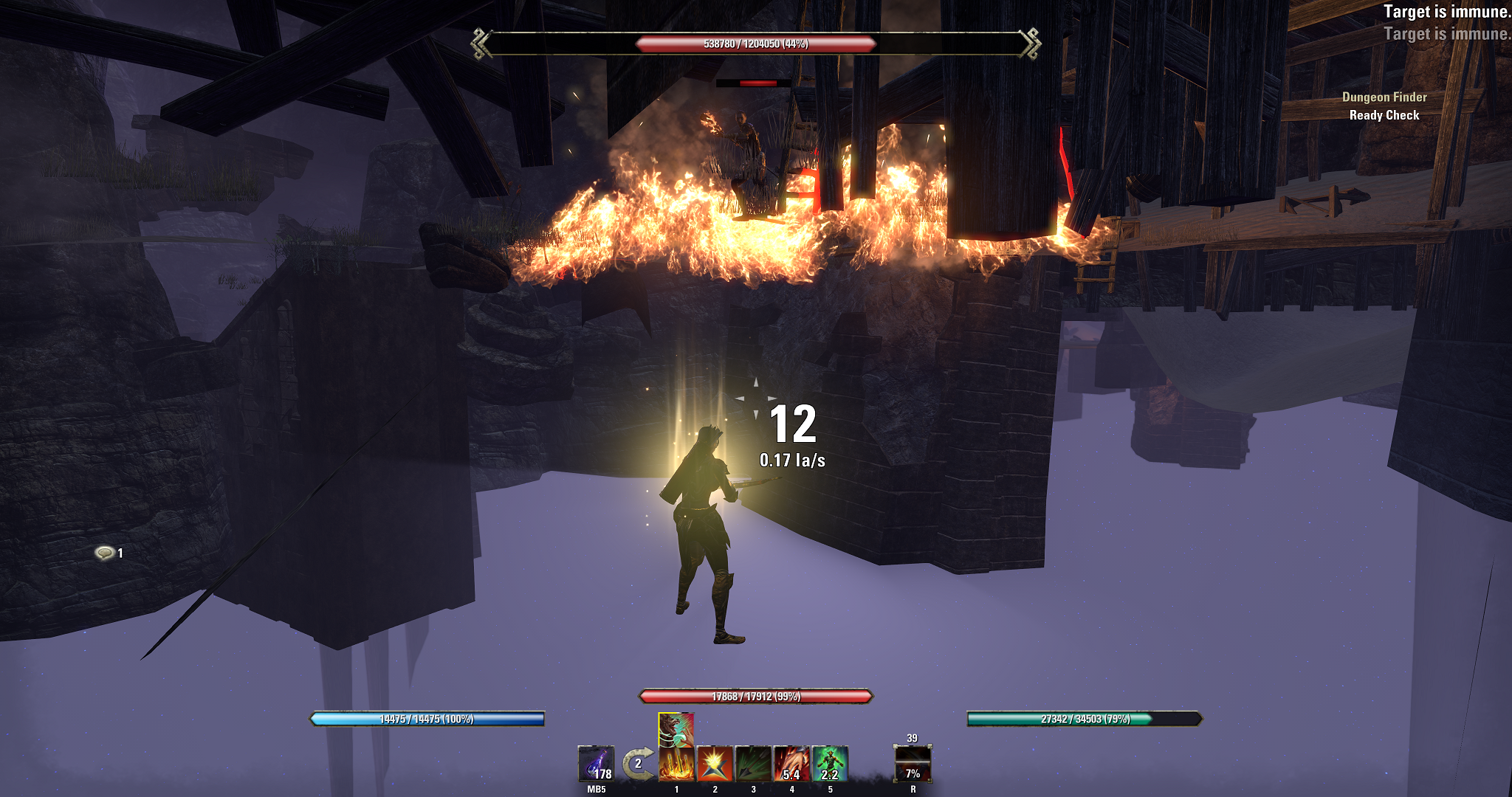Trigger the red claw skill in slot 4

pyautogui.click(x=791, y=764)
